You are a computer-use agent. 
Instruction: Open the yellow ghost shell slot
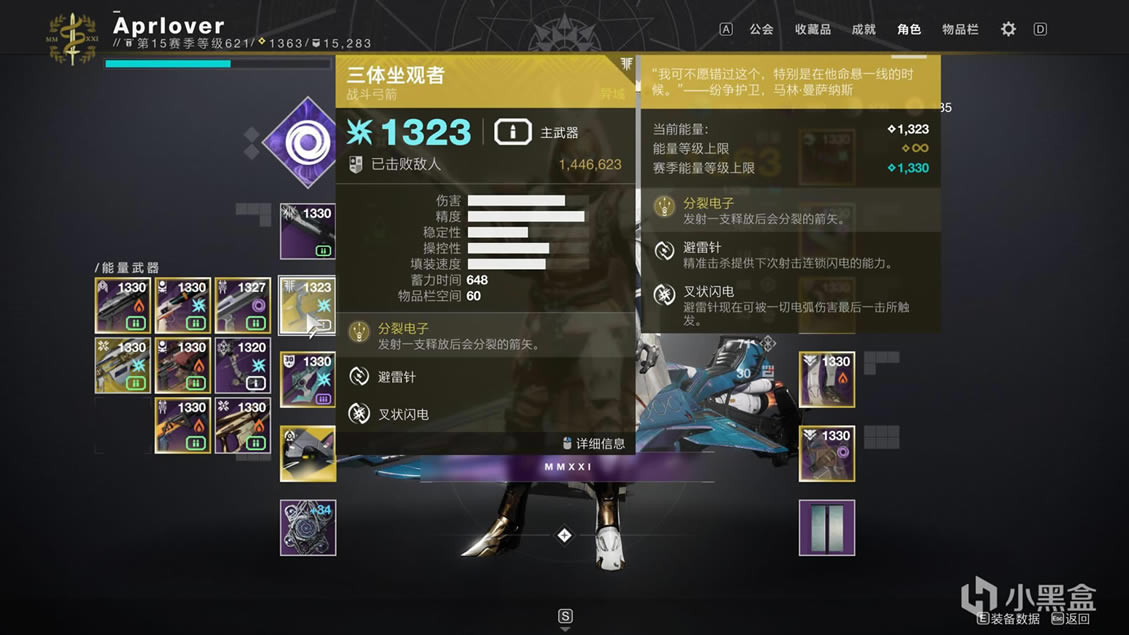(307, 454)
